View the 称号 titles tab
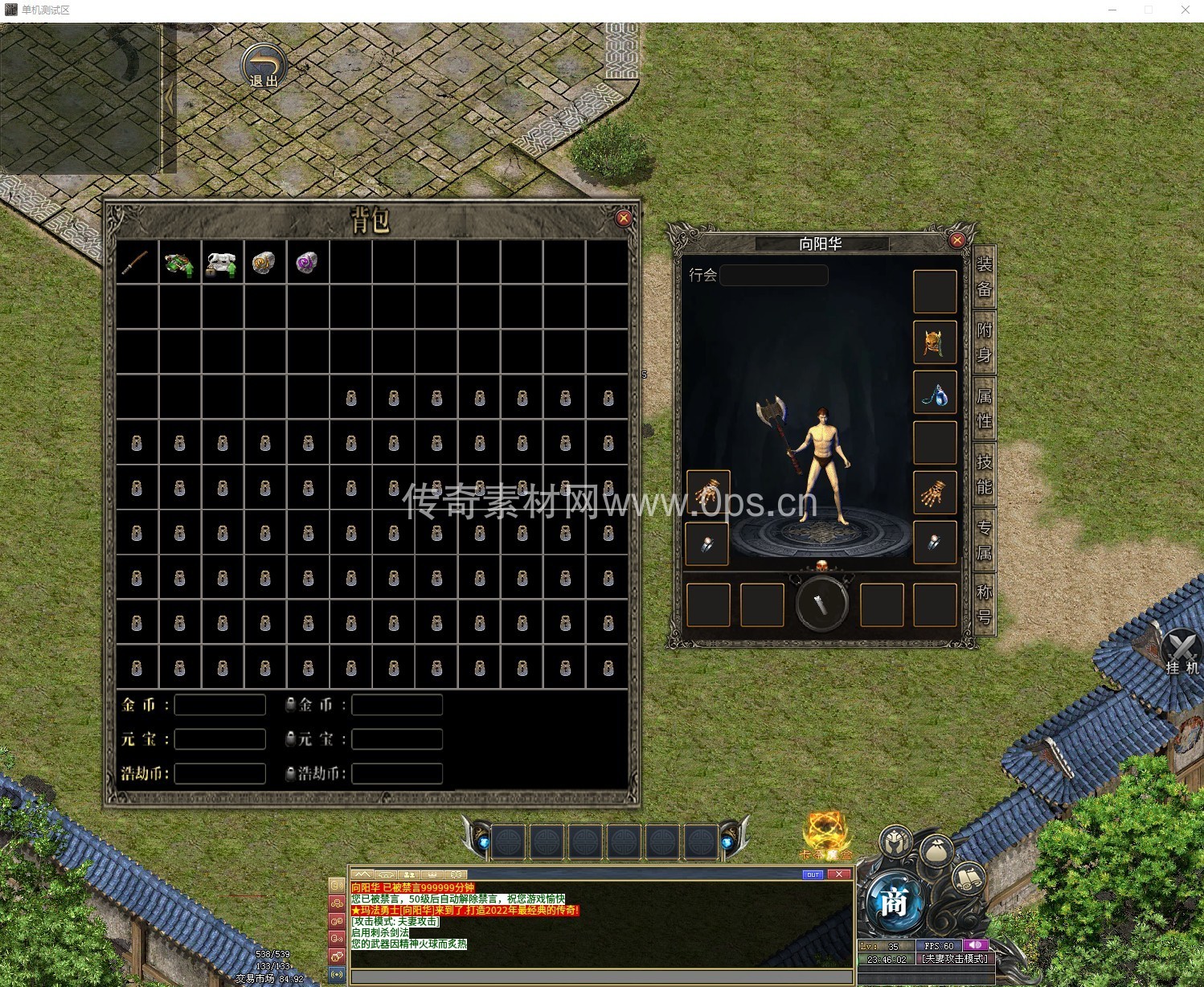 click(x=985, y=604)
